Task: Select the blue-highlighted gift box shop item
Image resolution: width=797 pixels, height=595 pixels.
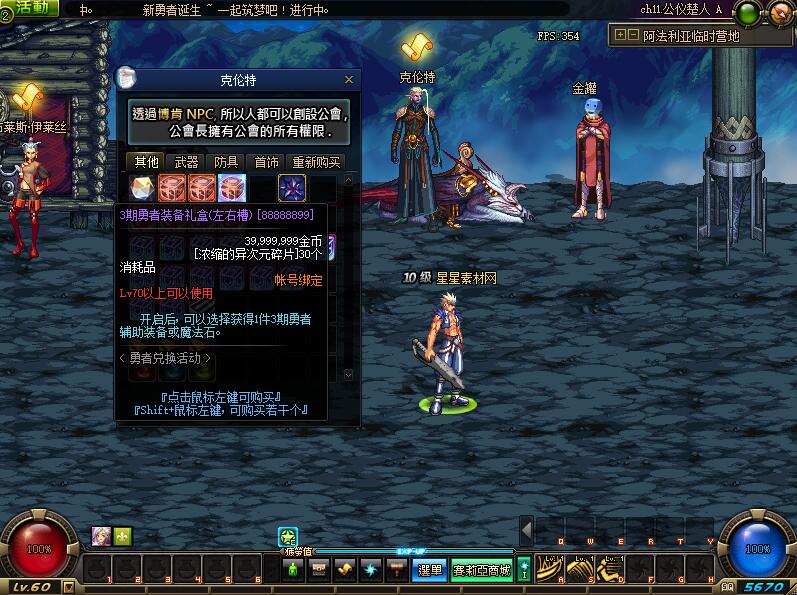Action: (232, 188)
